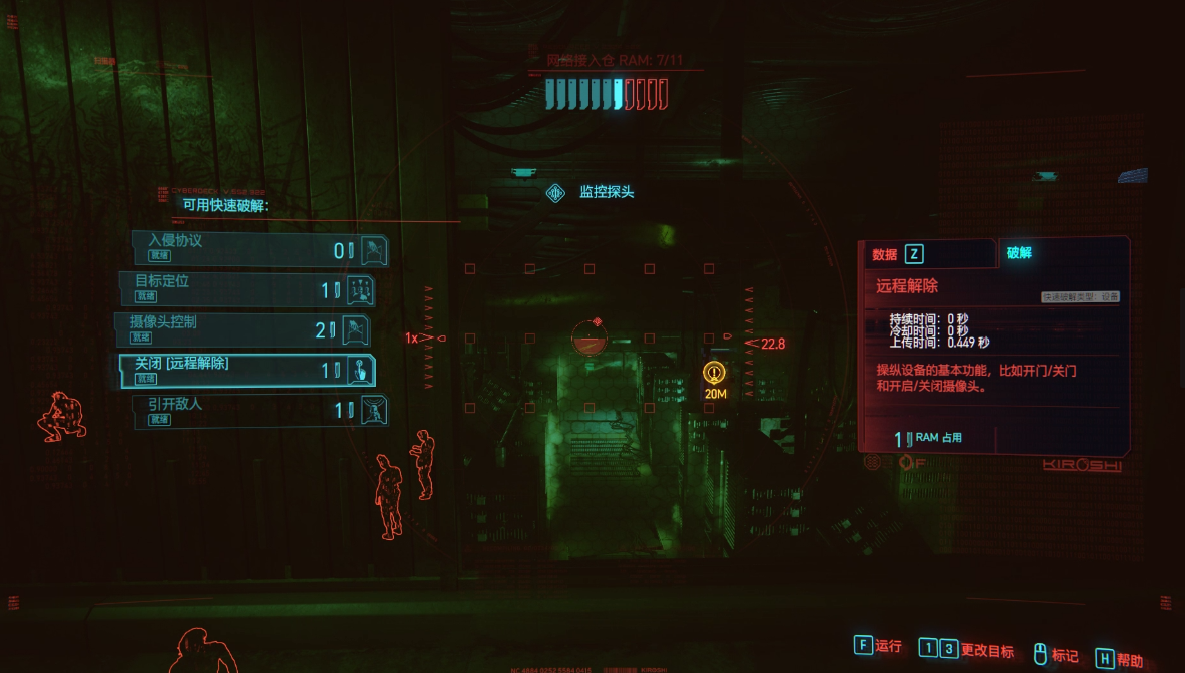
Task: Choose the 引开敌人 quickhack
Action: pyautogui.click(x=260, y=411)
